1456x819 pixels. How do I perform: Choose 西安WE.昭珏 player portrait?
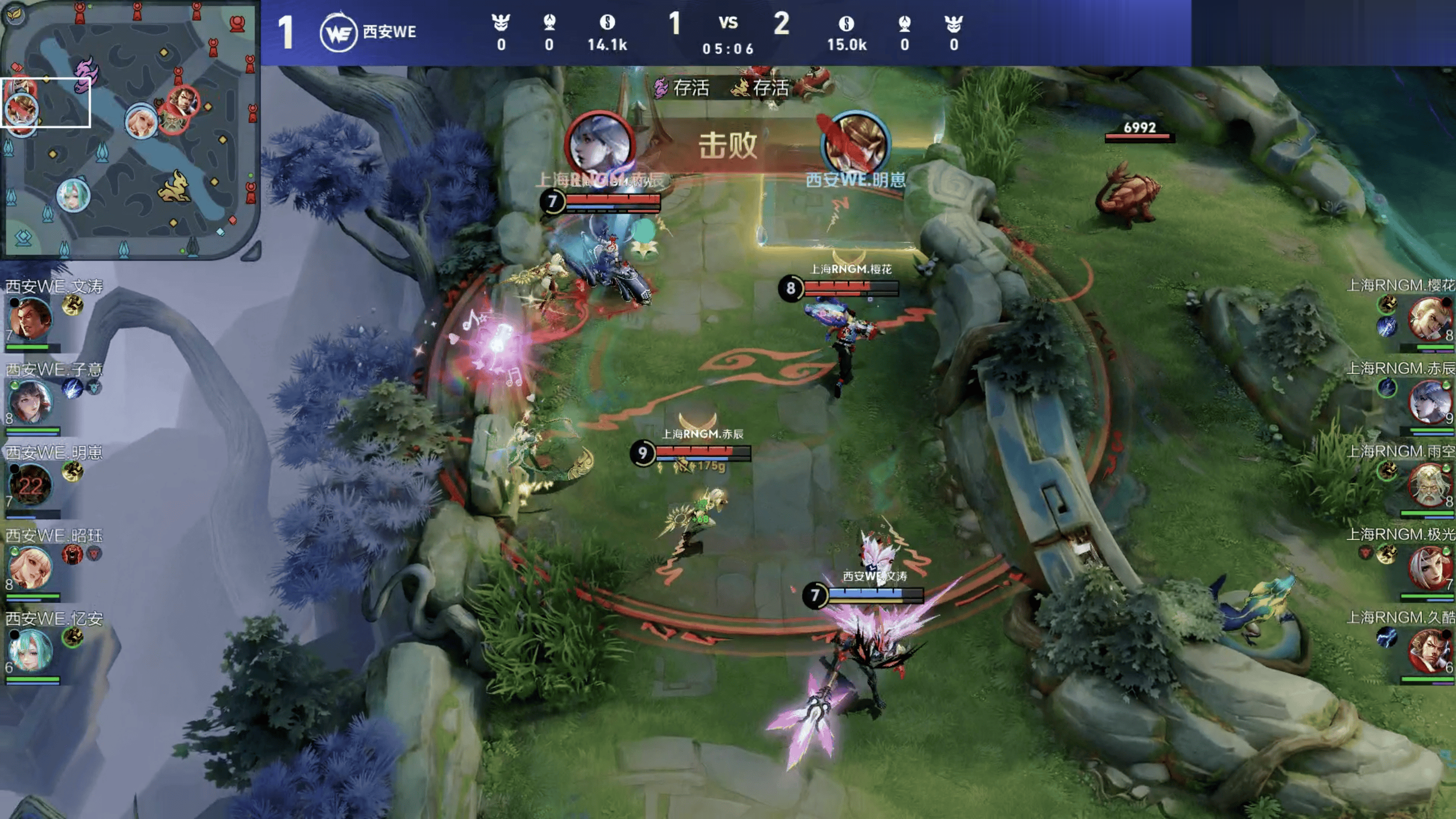pos(30,567)
